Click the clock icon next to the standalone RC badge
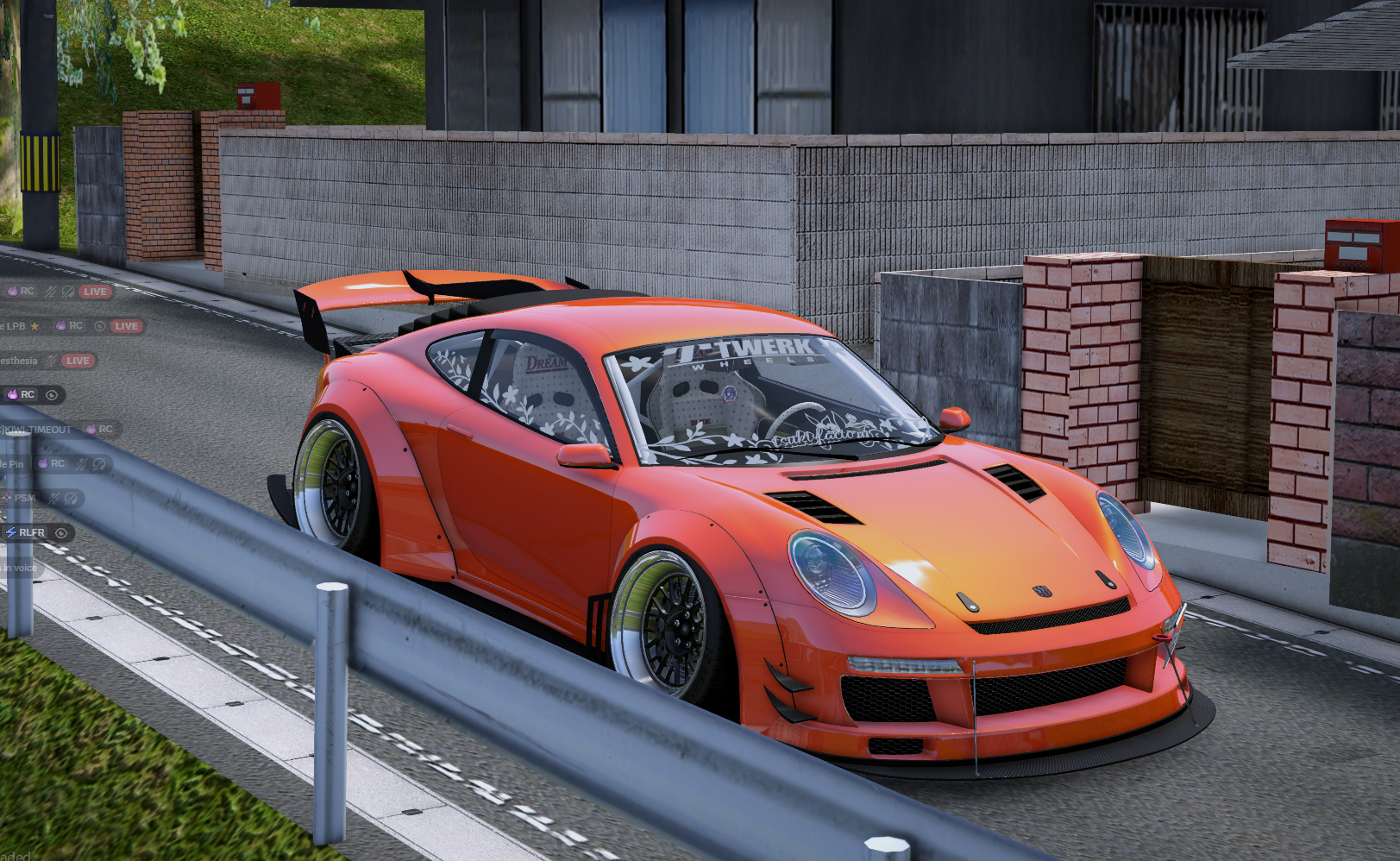 click(52, 394)
